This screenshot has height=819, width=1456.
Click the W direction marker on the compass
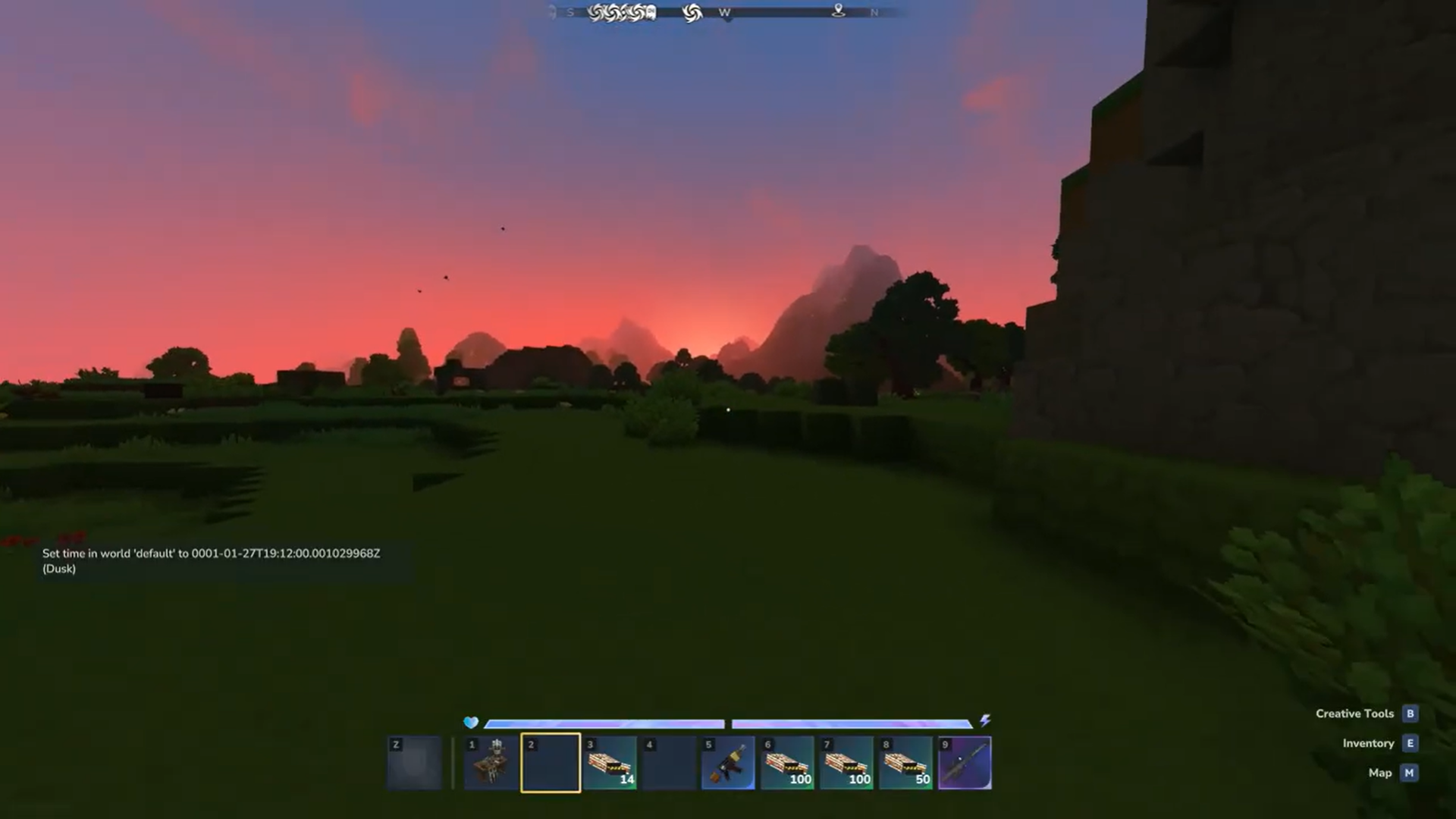click(724, 12)
